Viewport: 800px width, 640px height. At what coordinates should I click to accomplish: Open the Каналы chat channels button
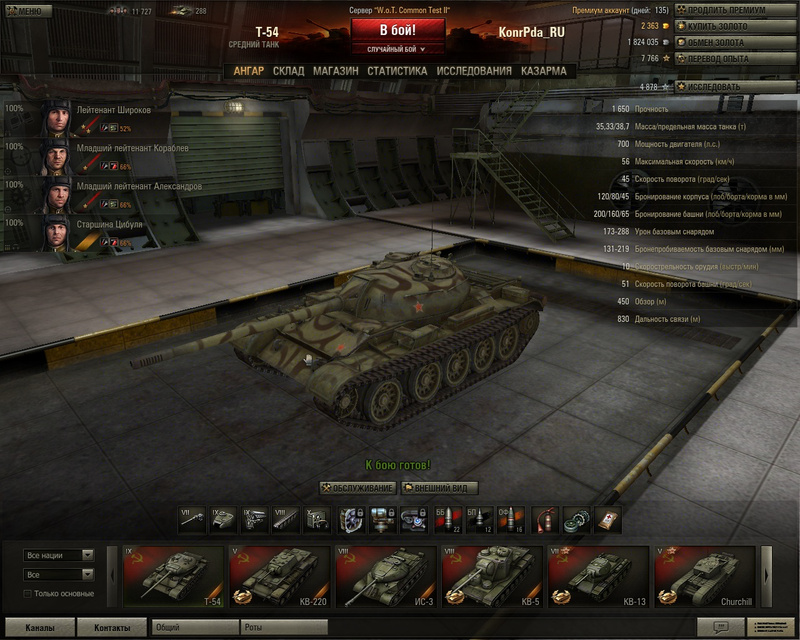40,628
